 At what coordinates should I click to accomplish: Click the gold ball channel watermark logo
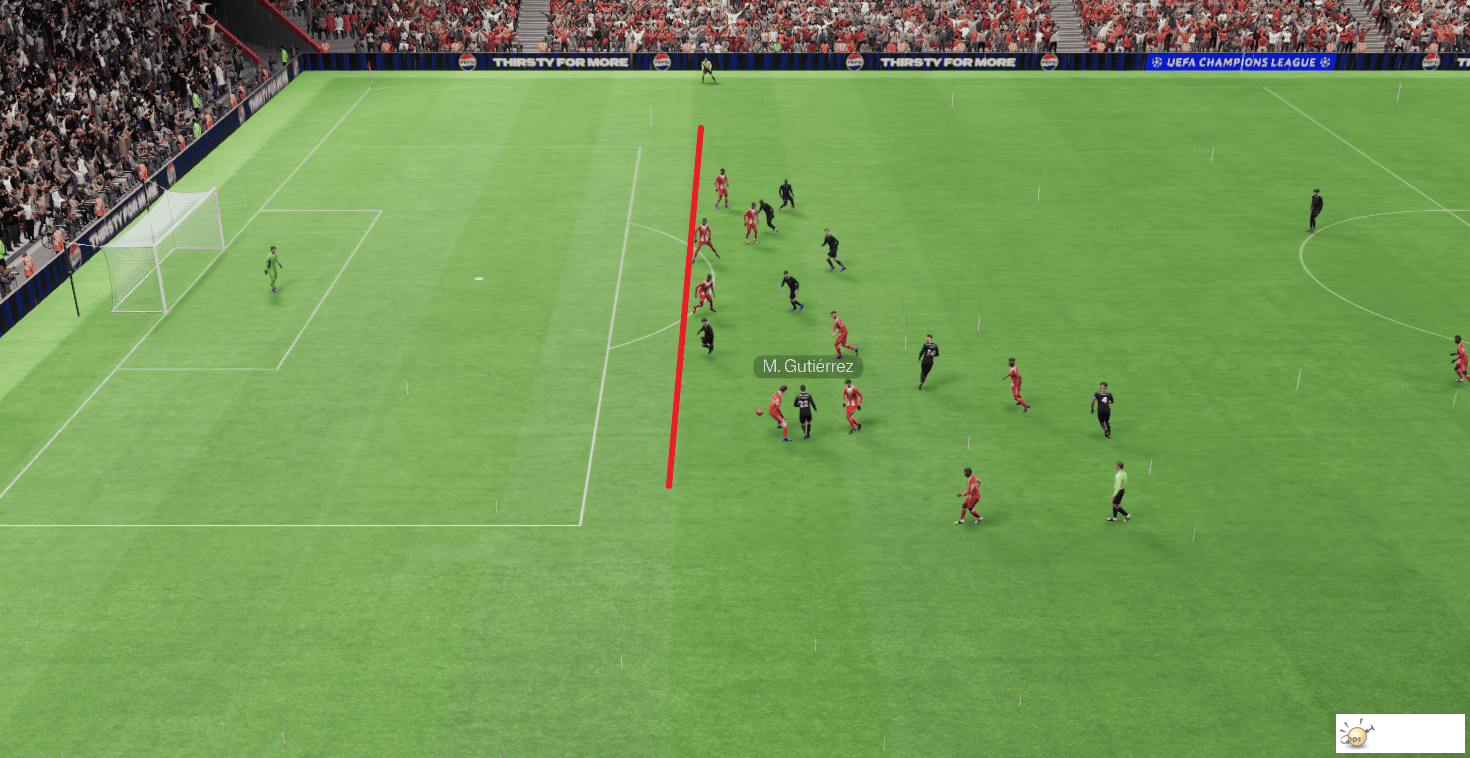(1356, 738)
